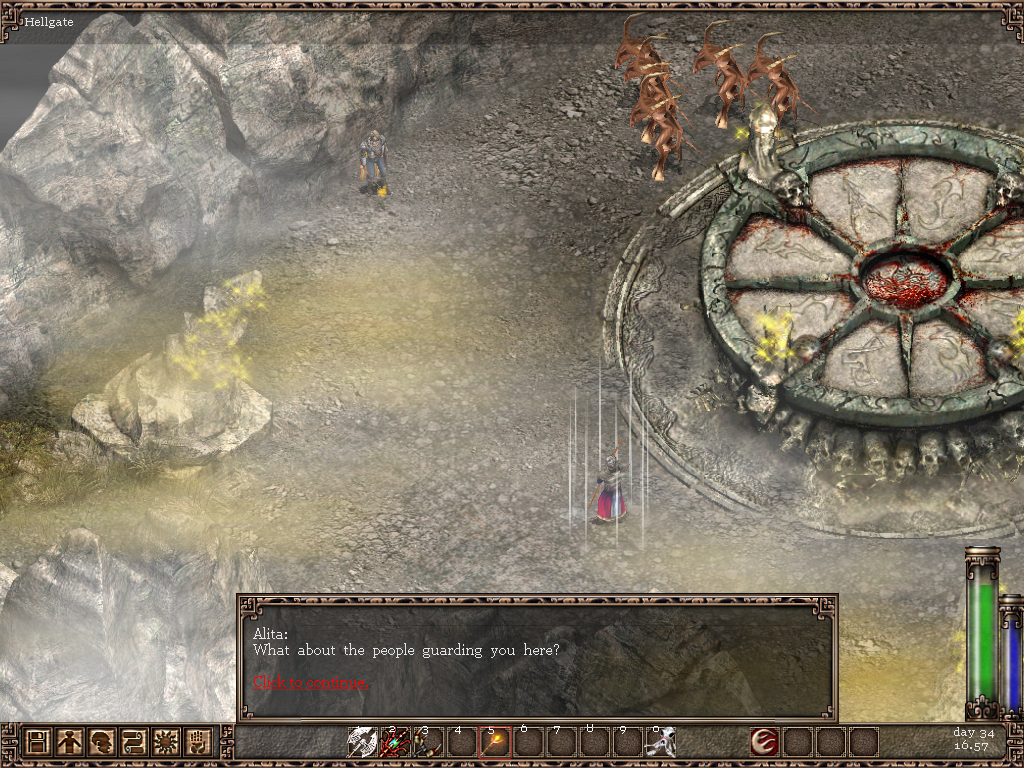The height and width of the screenshot is (768, 1024).
Task: Select the curved horn item in slot 3
Action: coord(428,742)
